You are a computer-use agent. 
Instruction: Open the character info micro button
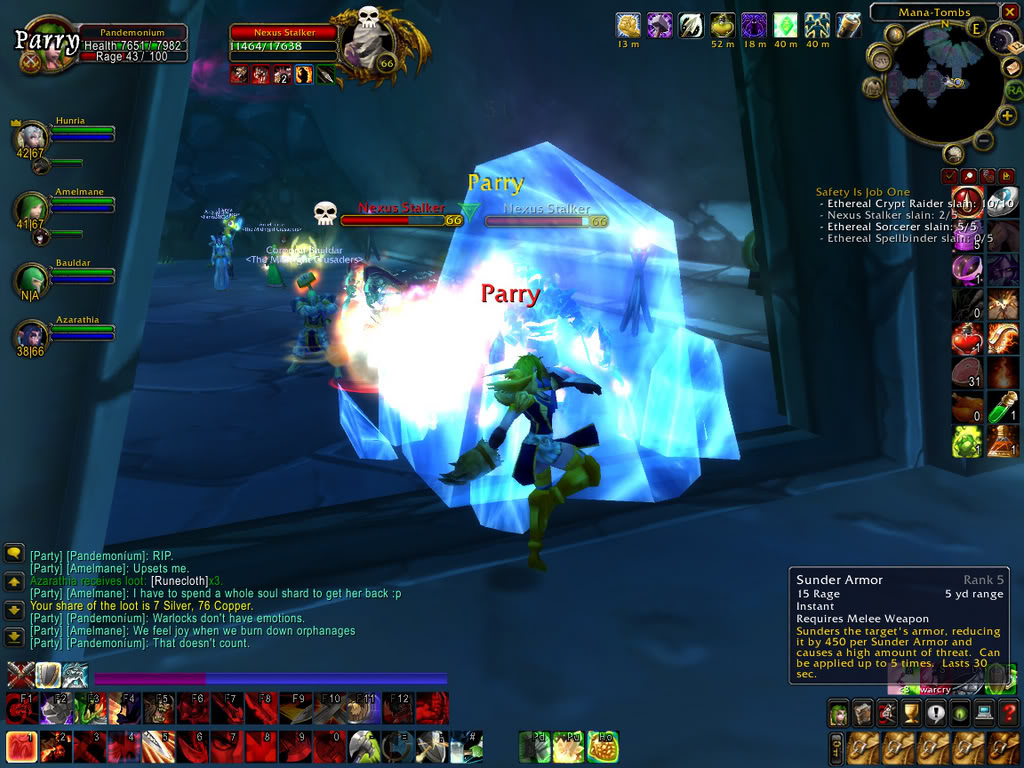(837, 713)
